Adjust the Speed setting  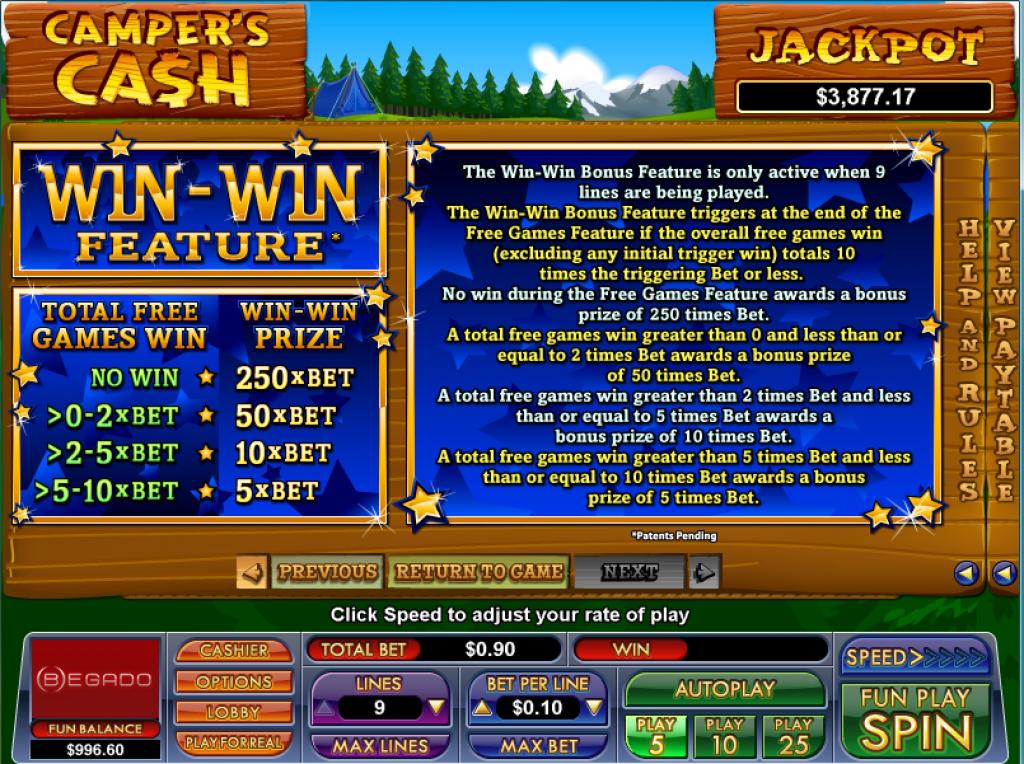915,657
